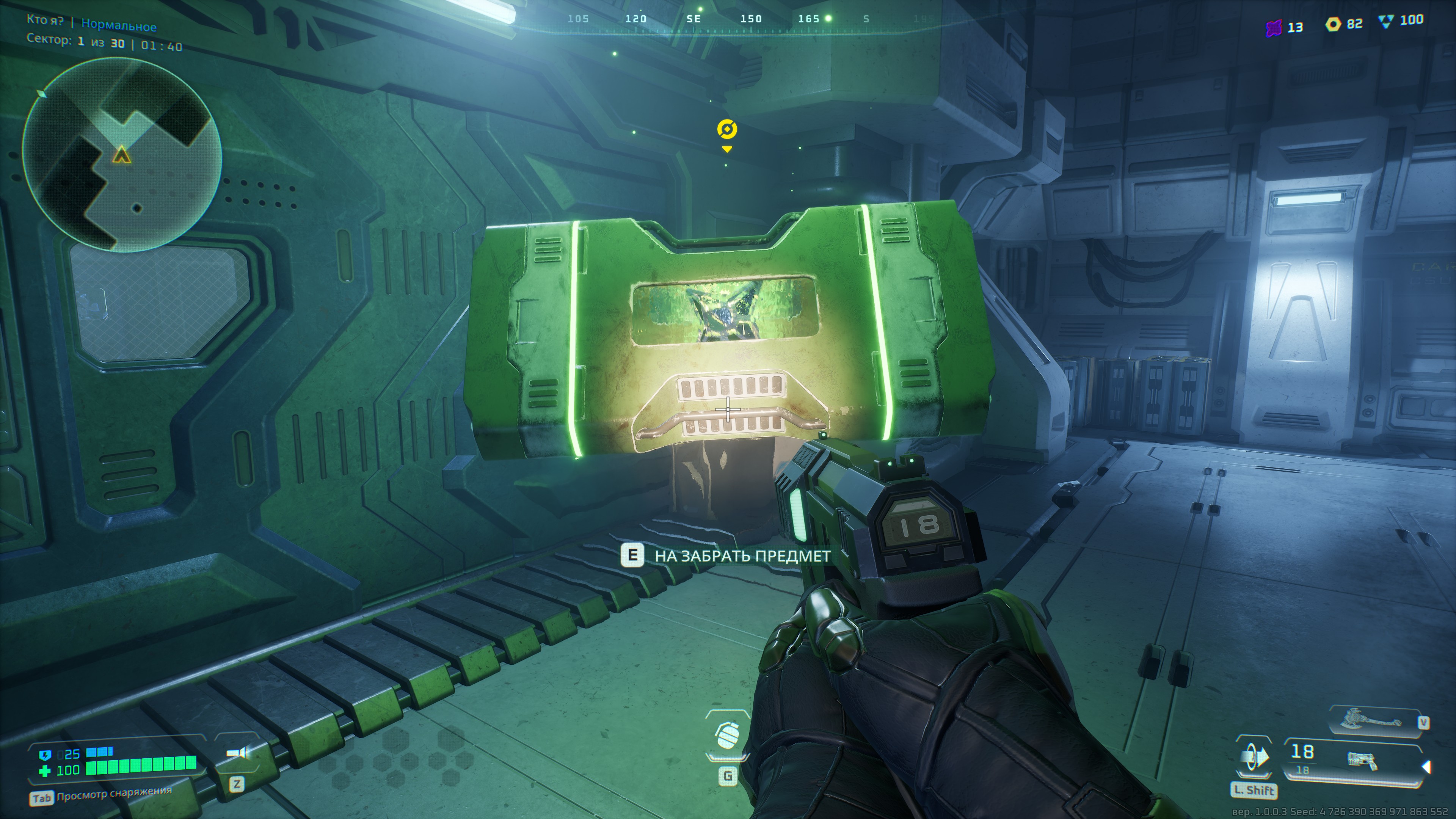The image size is (1456, 819).
Task: Select the grenade icon
Action: click(x=728, y=735)
